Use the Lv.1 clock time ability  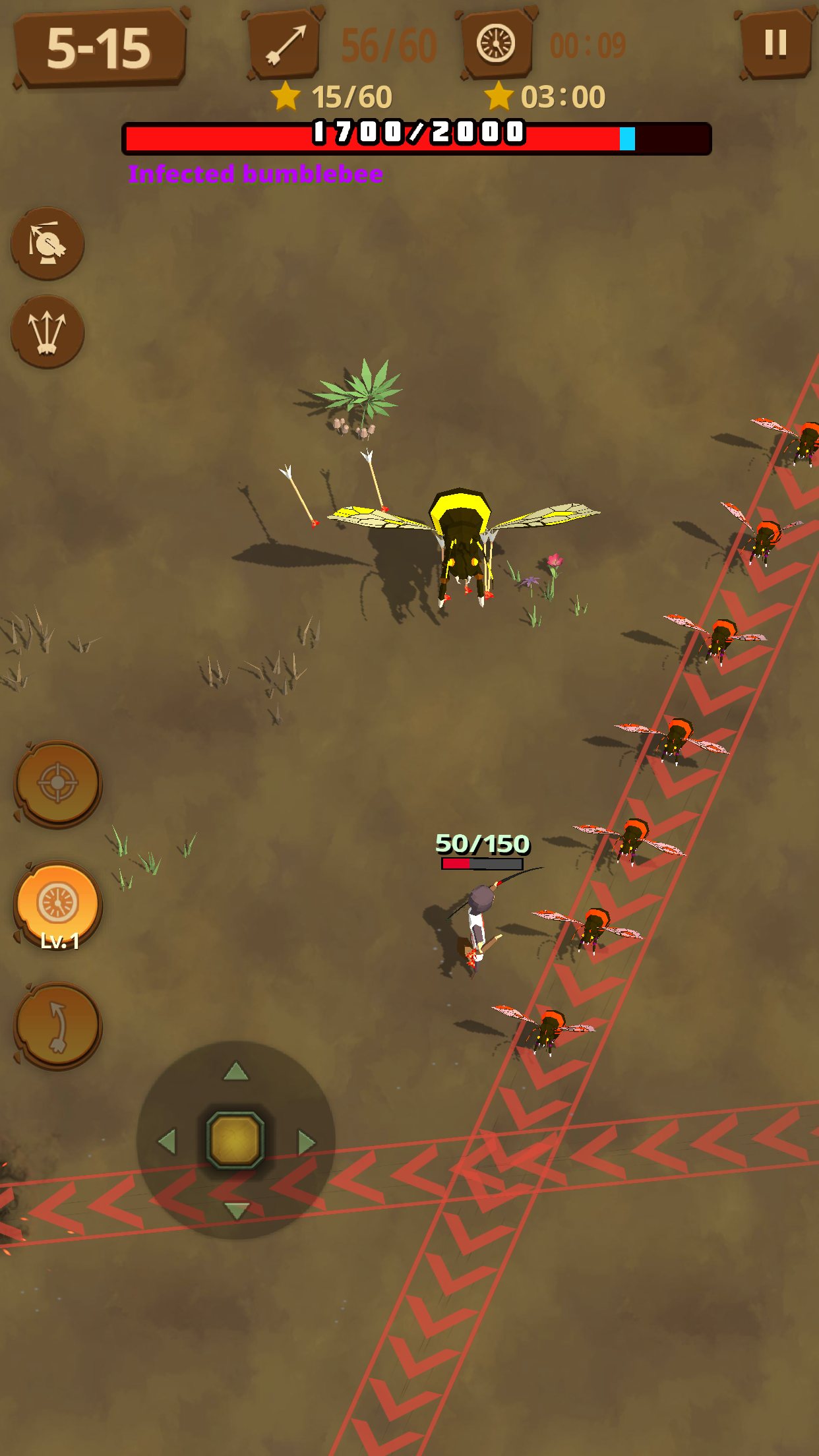pos(58,905)
